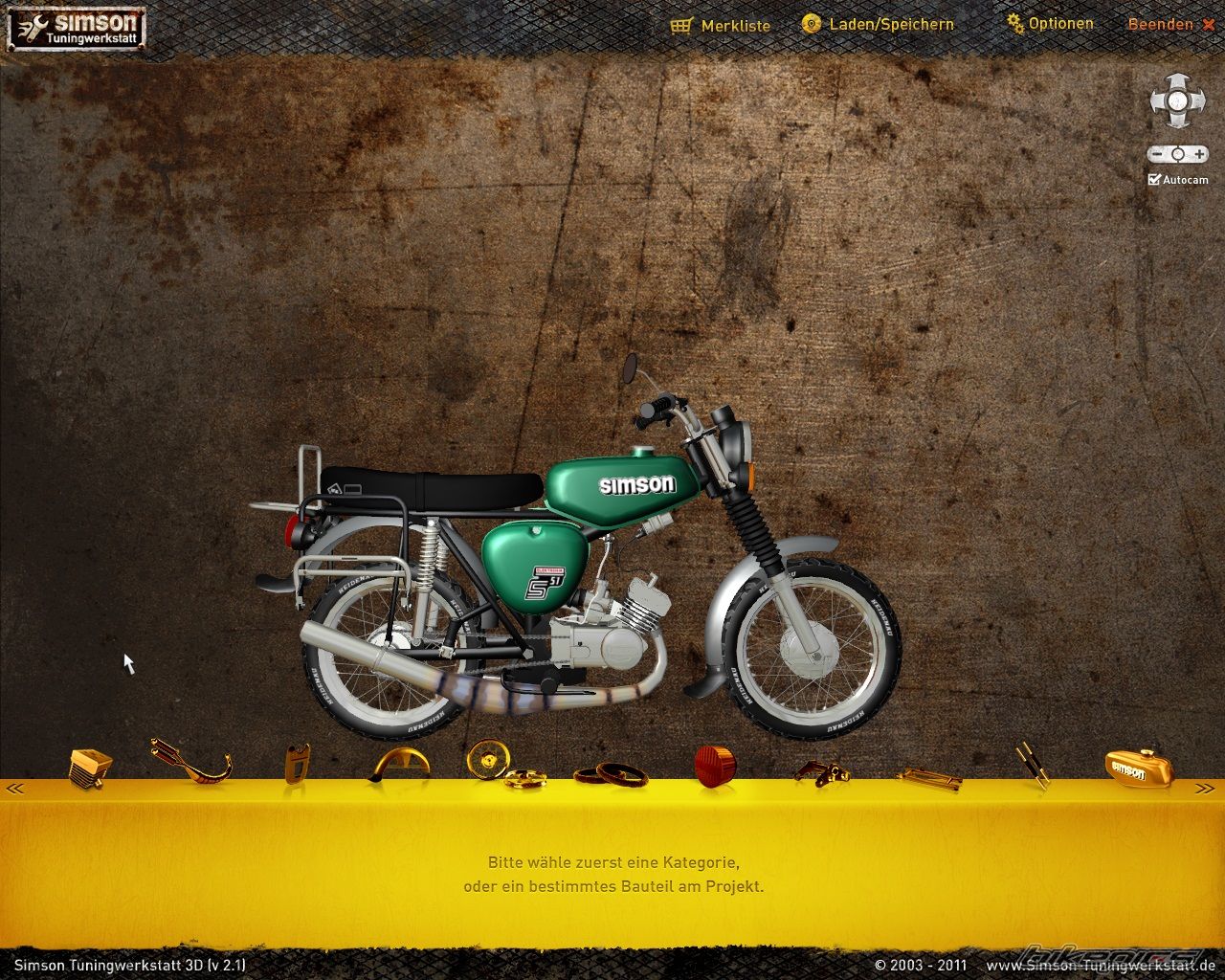The height and width of the screenshot is (980, 1225).
Task: Pick the tires category icon
Action: pyautogui.click(x=611, y=772)
